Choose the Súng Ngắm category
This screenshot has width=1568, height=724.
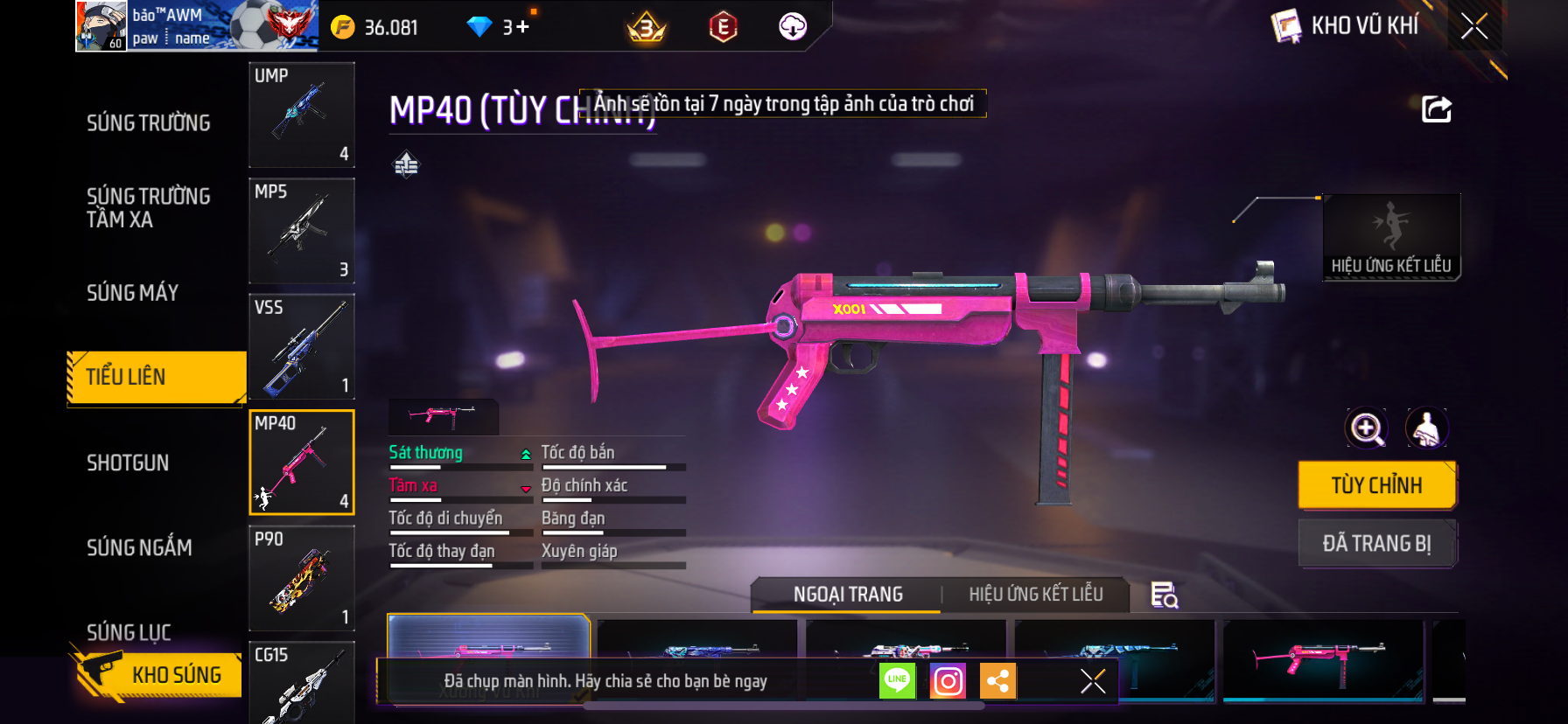[139, 548]
